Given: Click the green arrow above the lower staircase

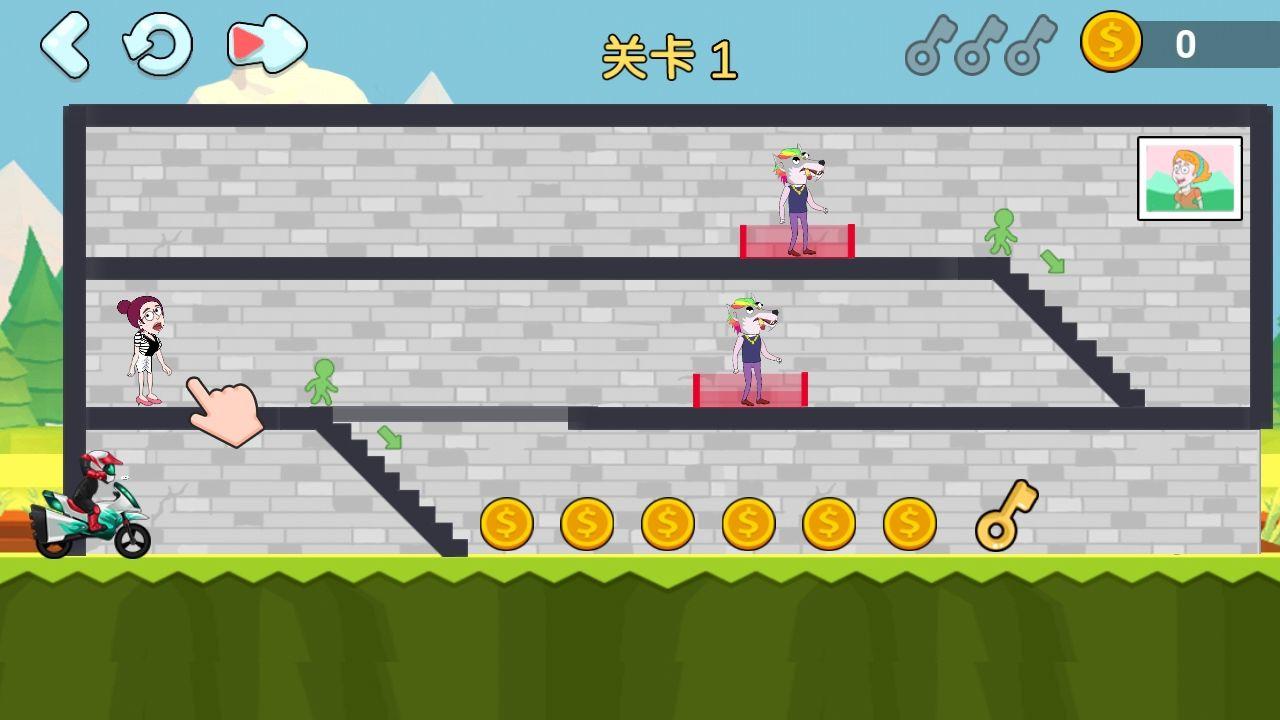Looking at the screenshot, I should tap(390, 437).
